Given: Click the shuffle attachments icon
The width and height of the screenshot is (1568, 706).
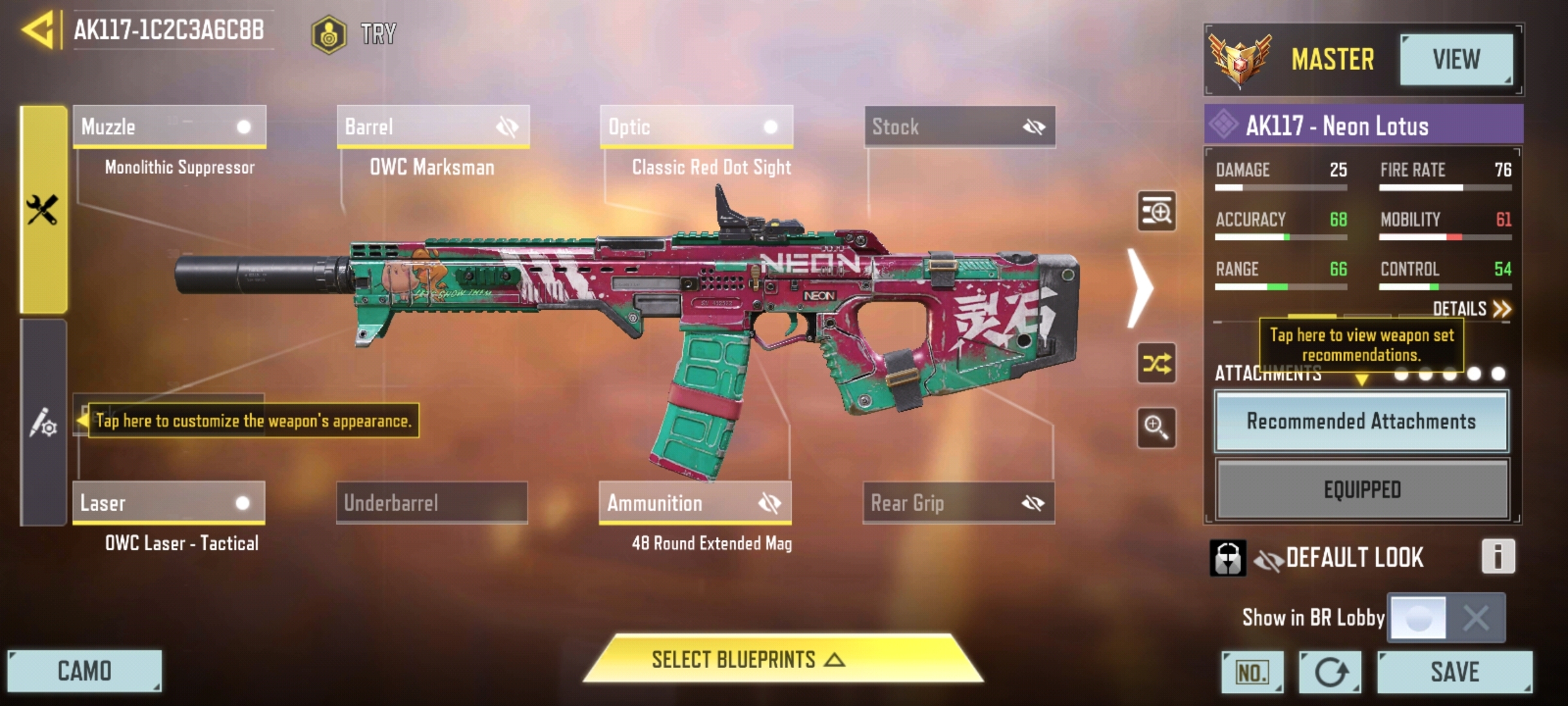Looking at the screenshot, I should click(1156, 363).
